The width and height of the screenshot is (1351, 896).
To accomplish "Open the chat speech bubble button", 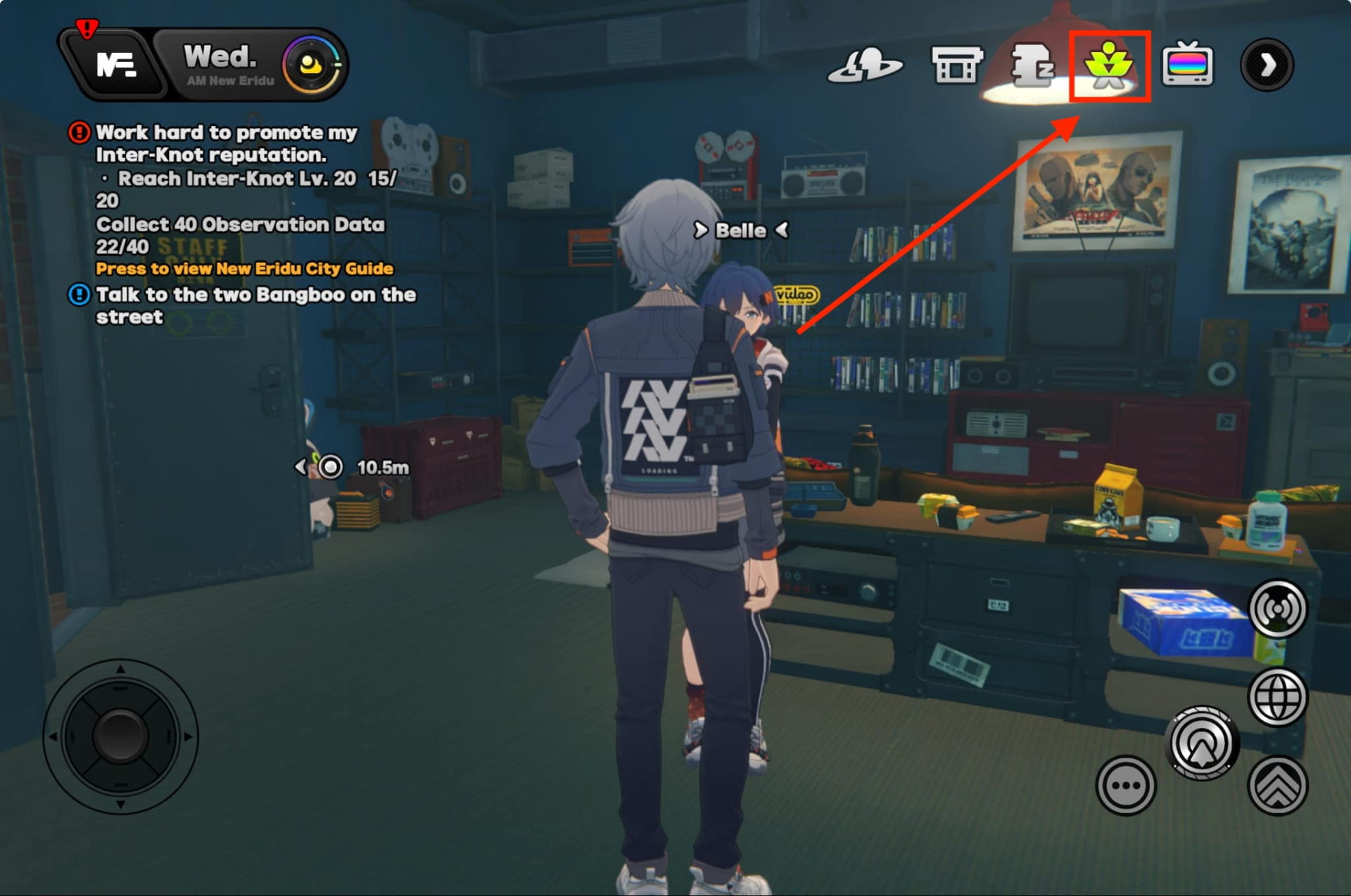I will pyautogui.click(x=1125, y=786).
